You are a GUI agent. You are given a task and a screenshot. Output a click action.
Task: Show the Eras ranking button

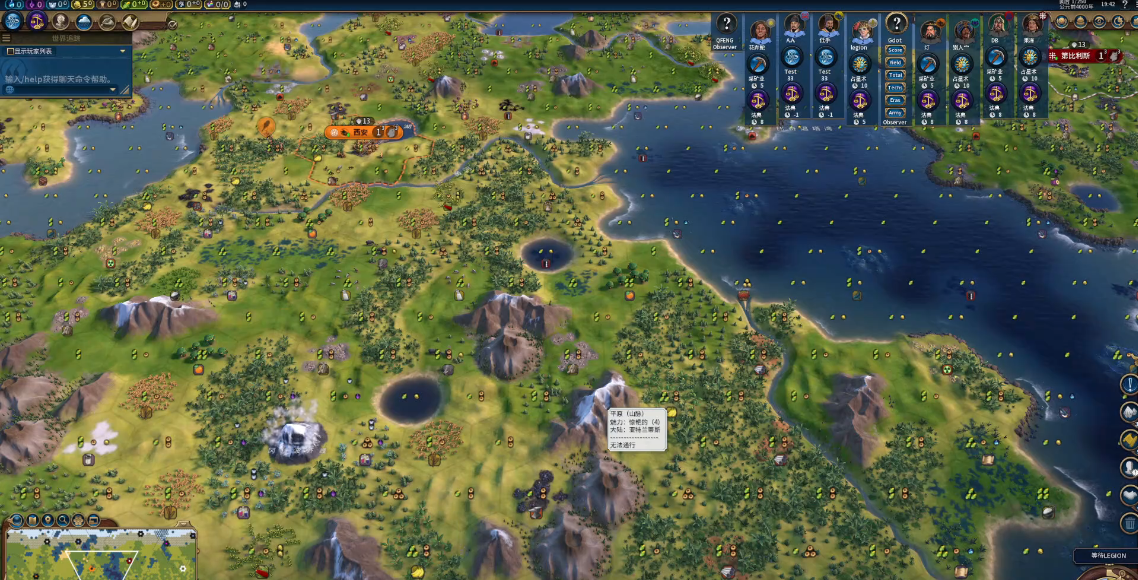[895, 100]
